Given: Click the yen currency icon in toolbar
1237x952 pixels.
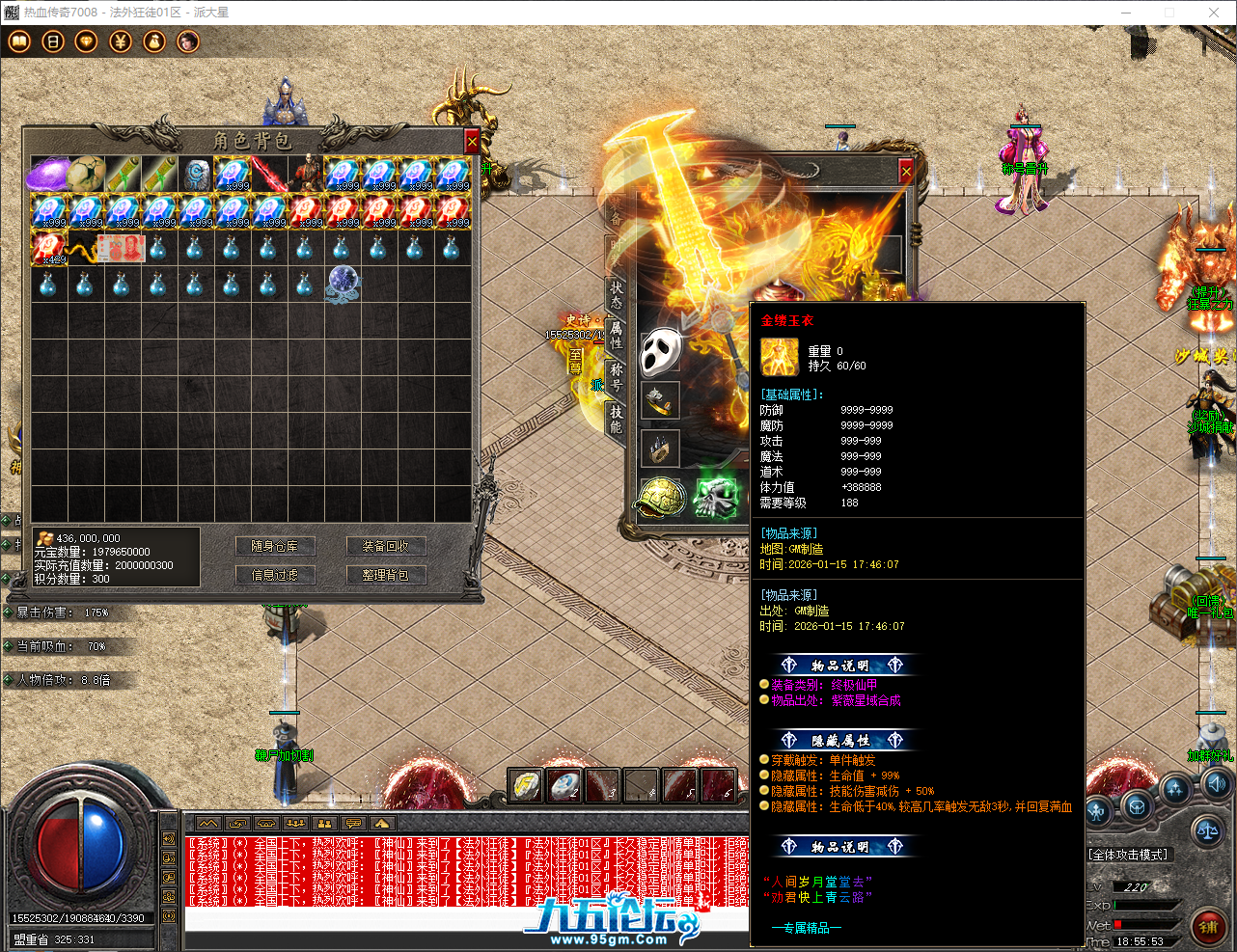Looking at the screenshot, I should coord(121,41).
